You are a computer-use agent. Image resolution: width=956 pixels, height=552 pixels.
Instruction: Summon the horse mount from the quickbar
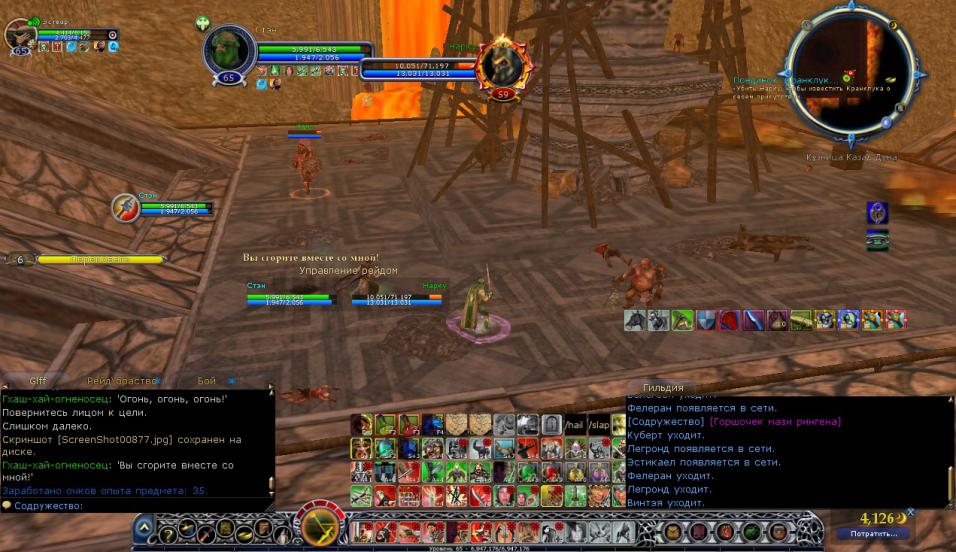coord(634,320)
